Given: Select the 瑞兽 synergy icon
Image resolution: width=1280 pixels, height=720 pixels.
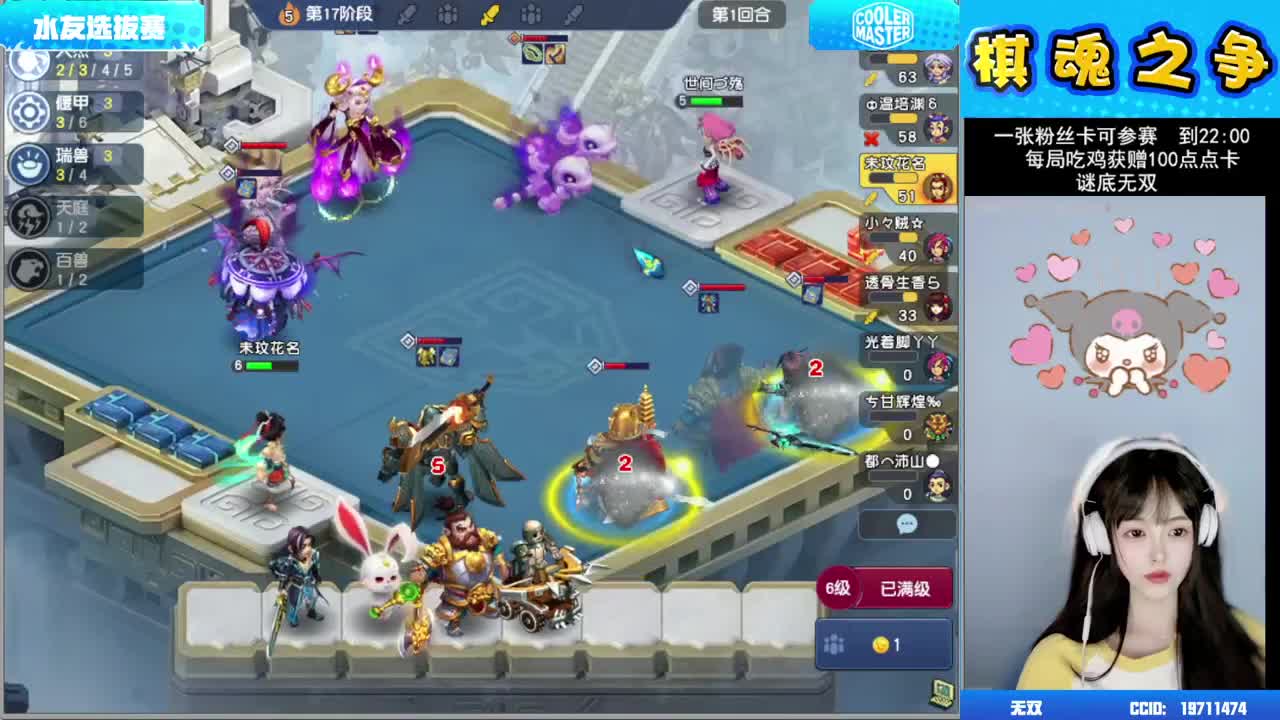Looking at the screenshot, I should pos(30,163).
